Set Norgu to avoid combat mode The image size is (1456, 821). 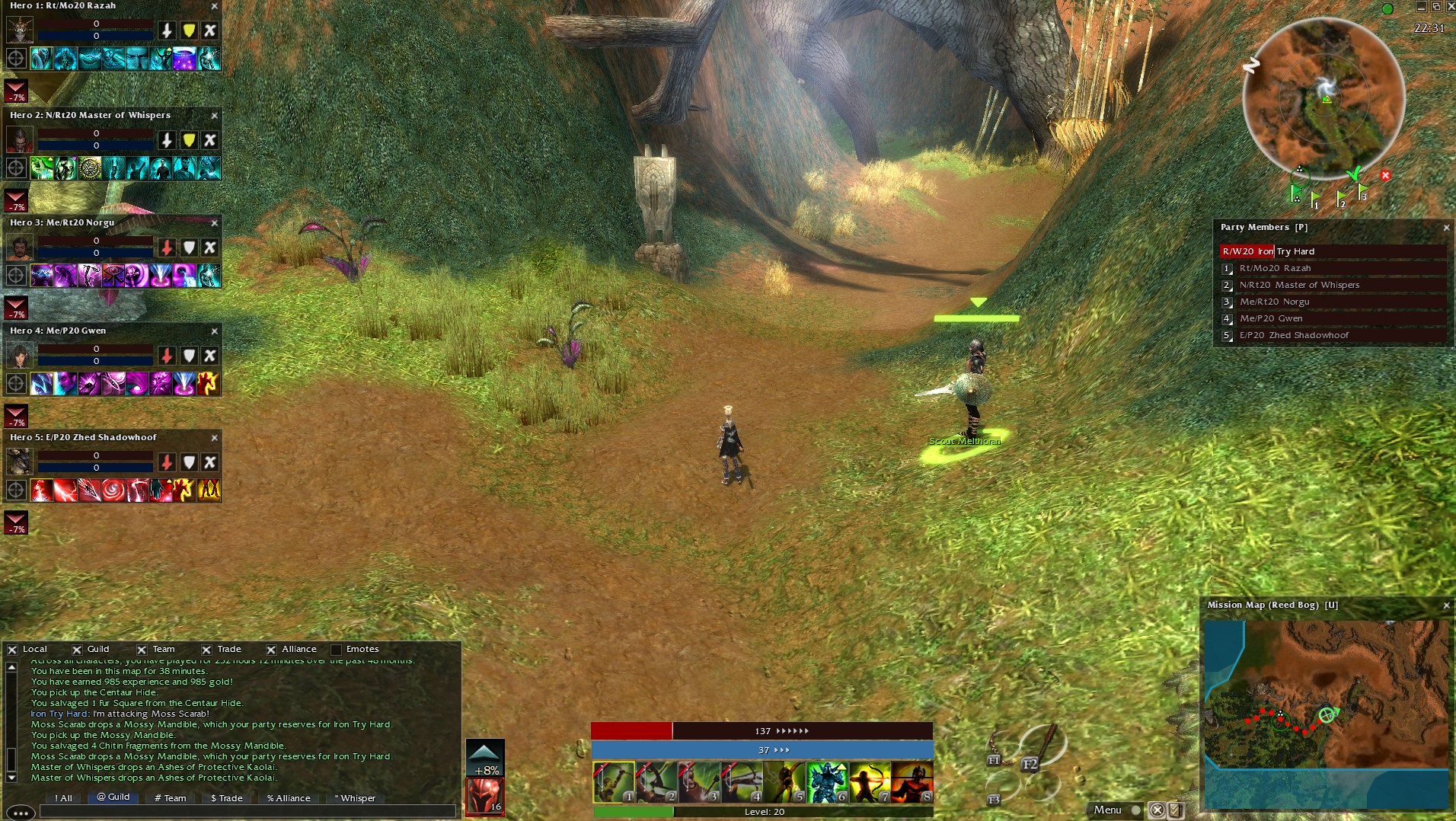[x=210, y=248]
